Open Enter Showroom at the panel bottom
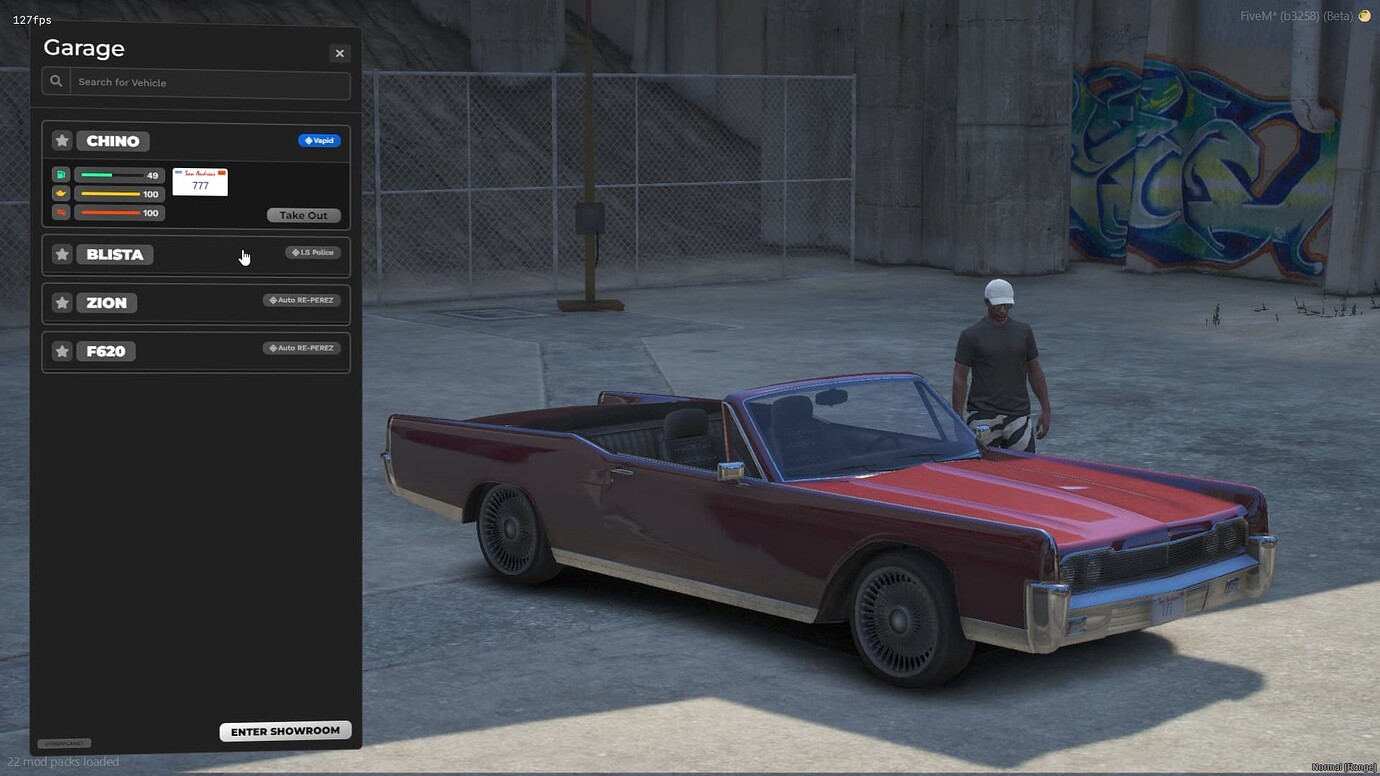Screen dimensions: 1380x776 click(x=285, y=731)
